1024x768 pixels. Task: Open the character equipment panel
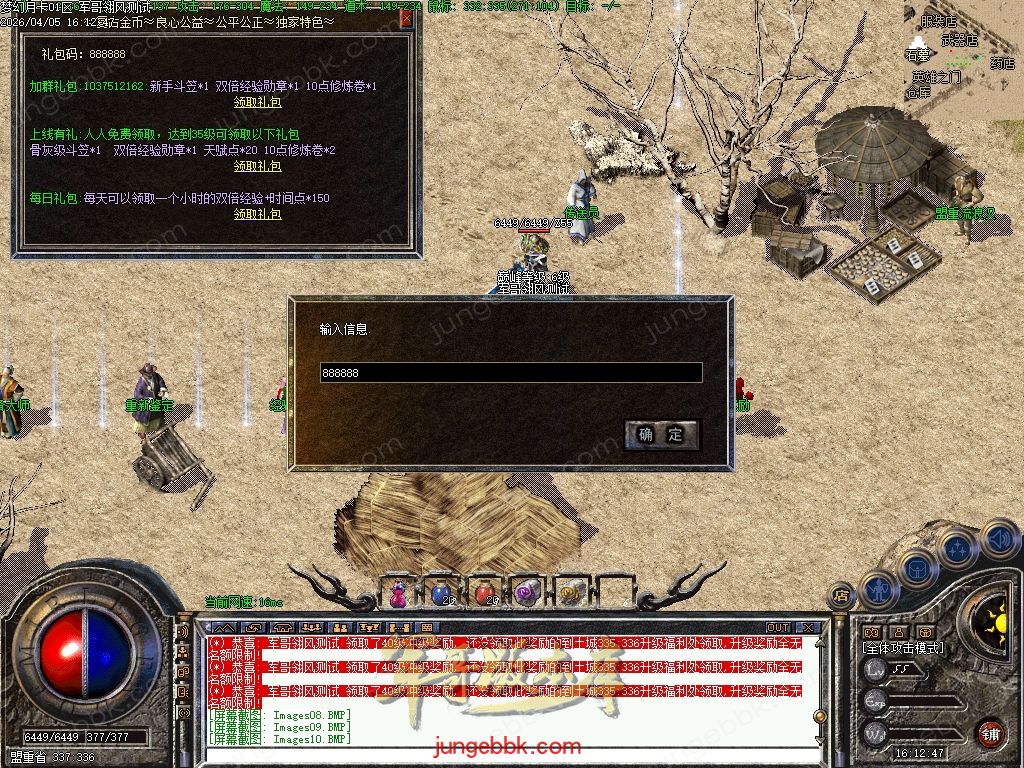pyautogui.click(x=877, y=589)
